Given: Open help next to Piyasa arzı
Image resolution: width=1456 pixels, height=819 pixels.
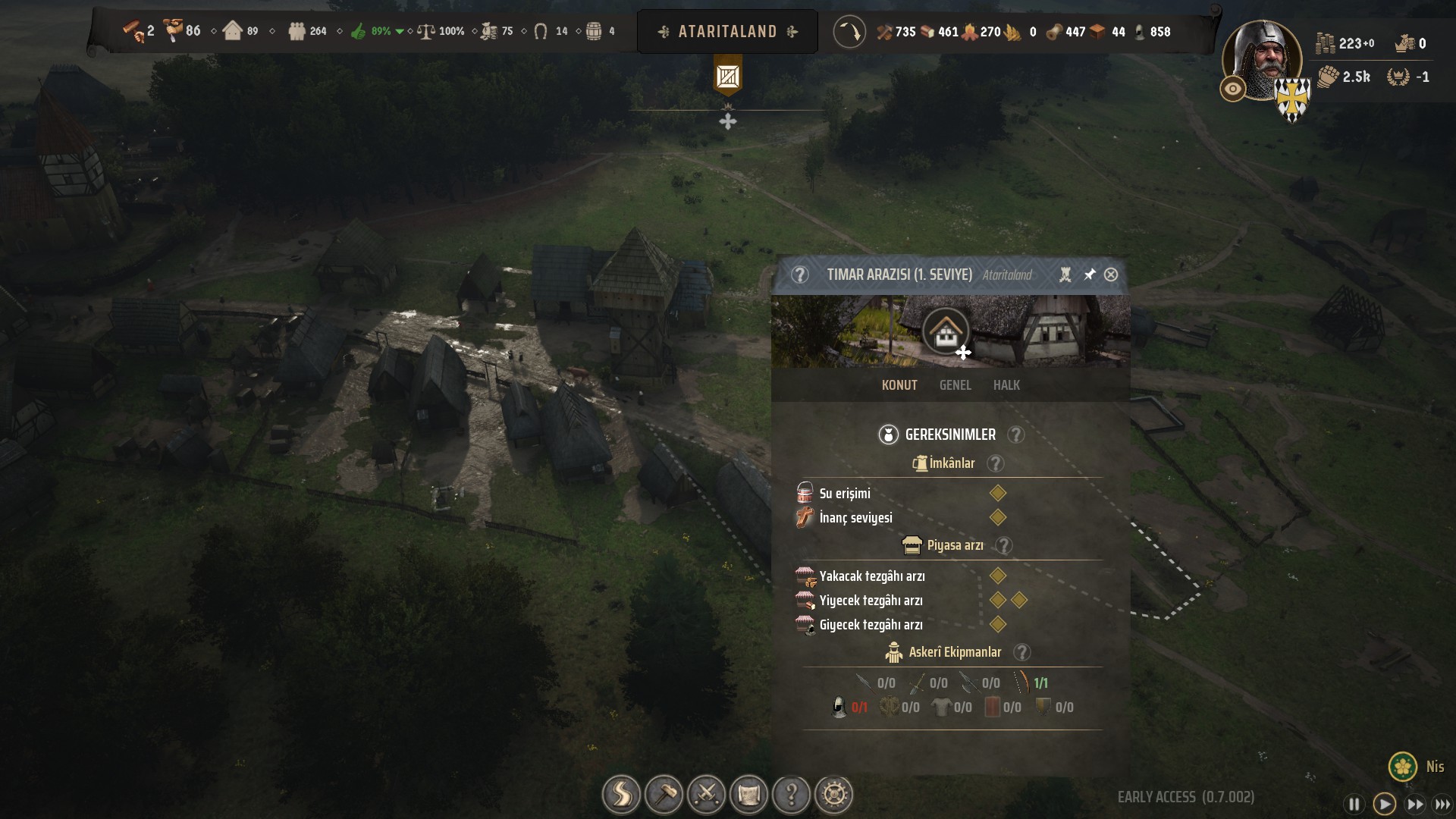Looking at the screenshot, I should click(1004, 545).
